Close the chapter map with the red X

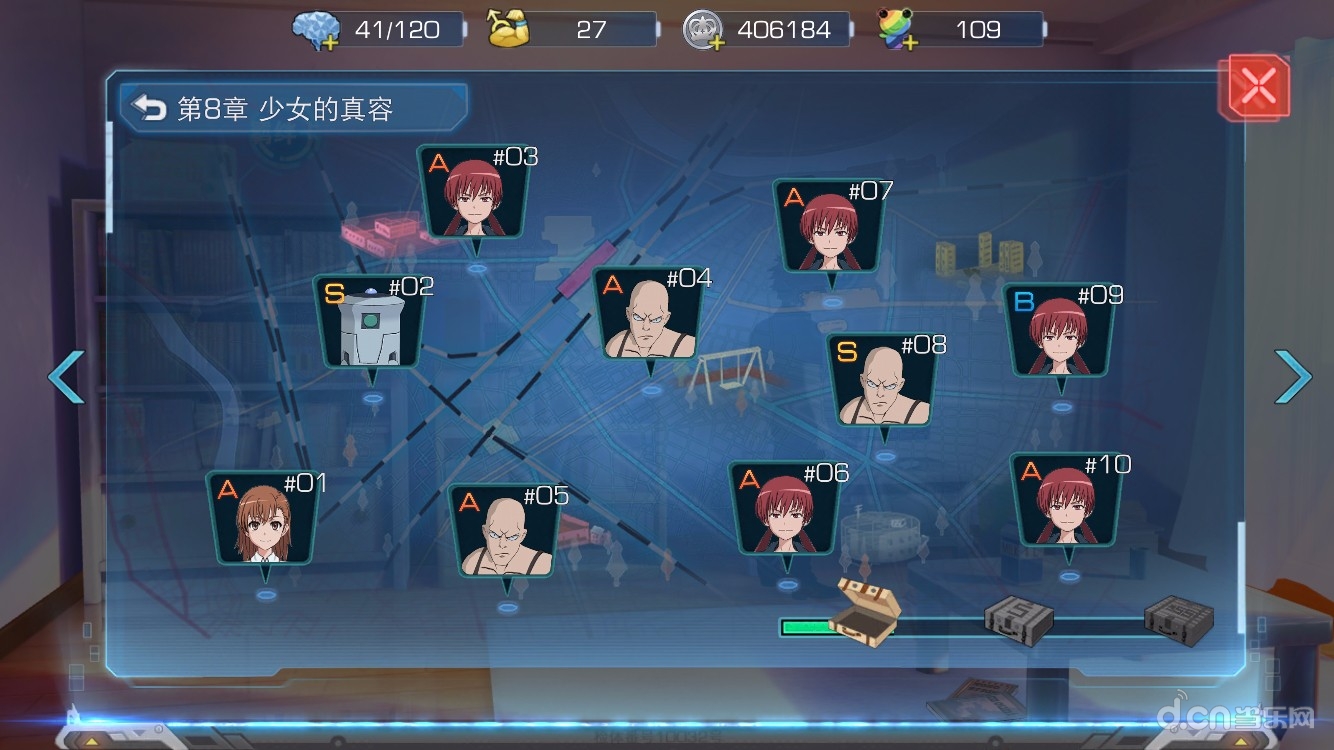[x=1256, y=89]
